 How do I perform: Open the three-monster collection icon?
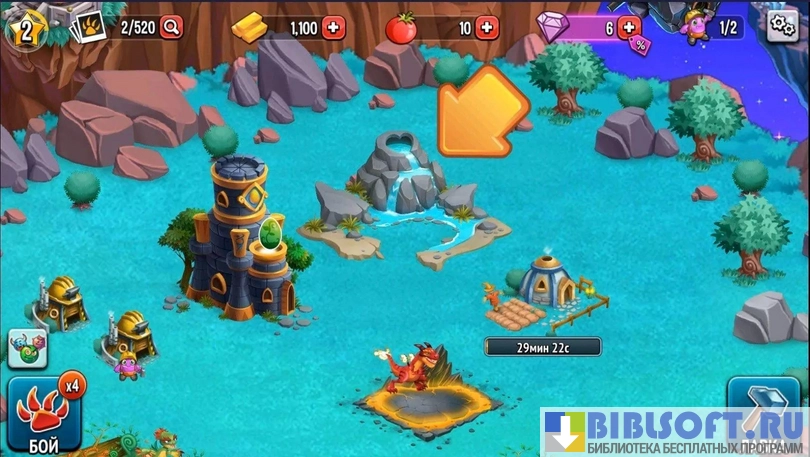point(27,347)
